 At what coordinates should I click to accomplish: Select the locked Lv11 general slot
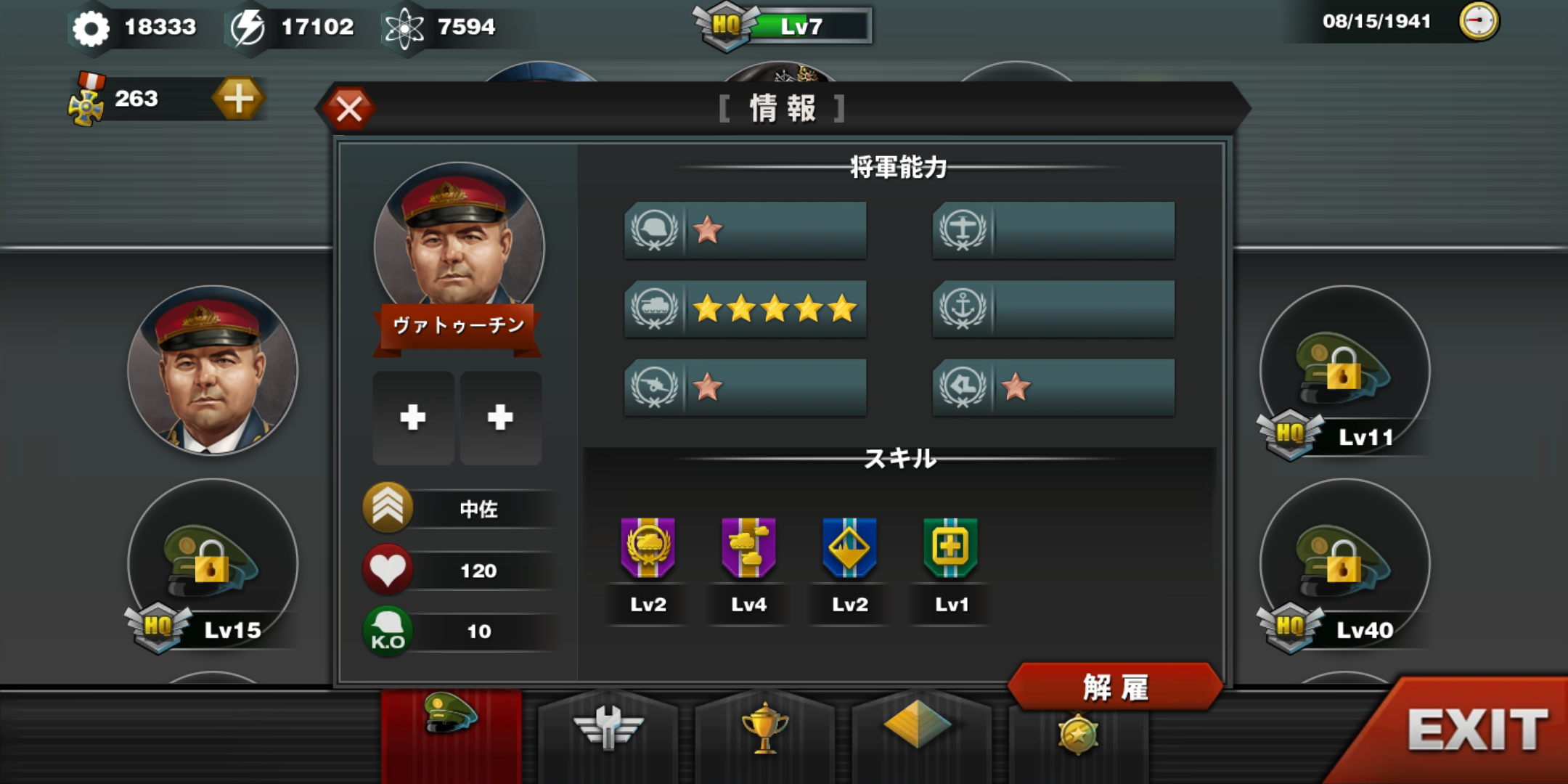1344,370
